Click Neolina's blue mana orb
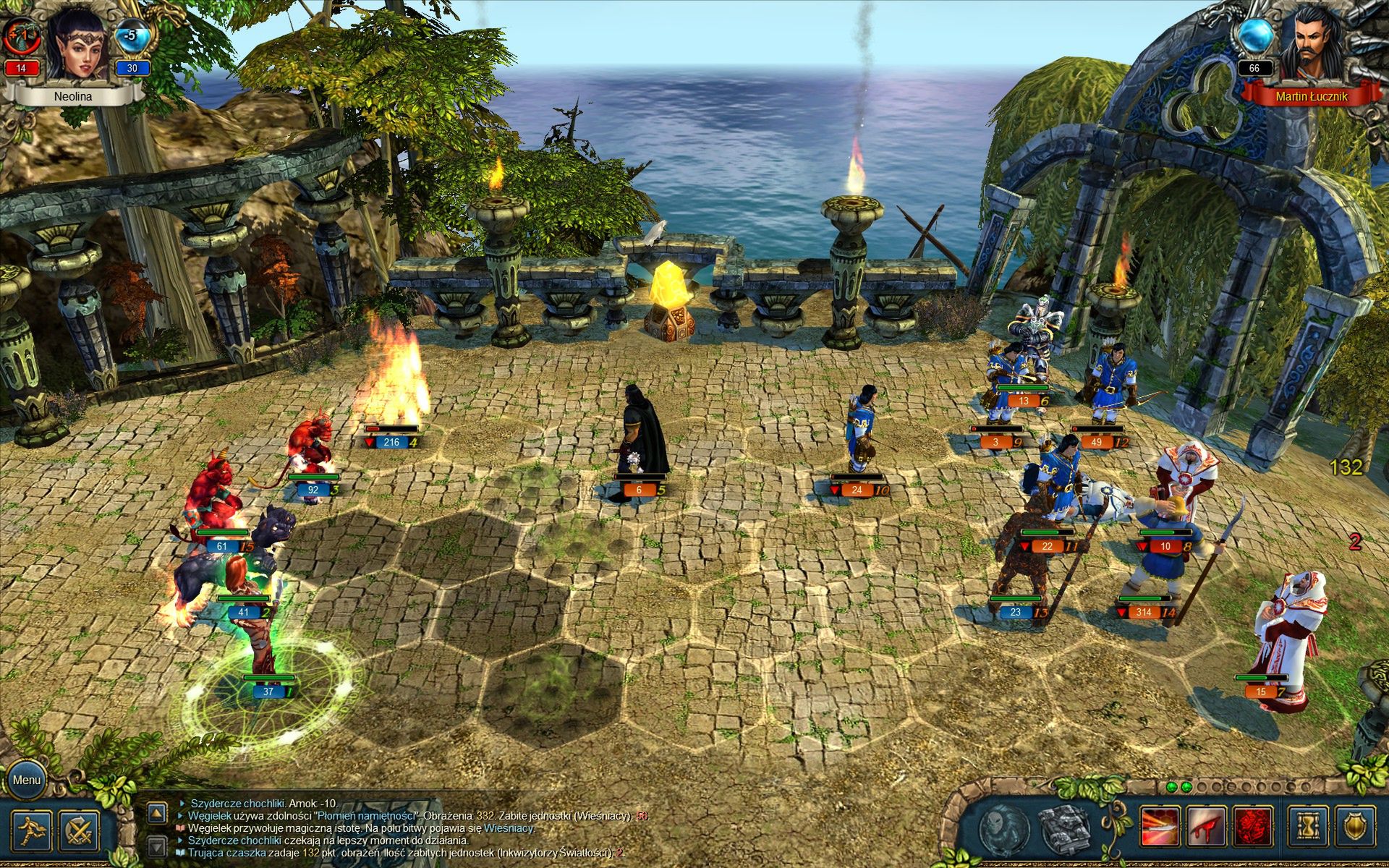The image size is (1389, 868). [x=132, y=36]
